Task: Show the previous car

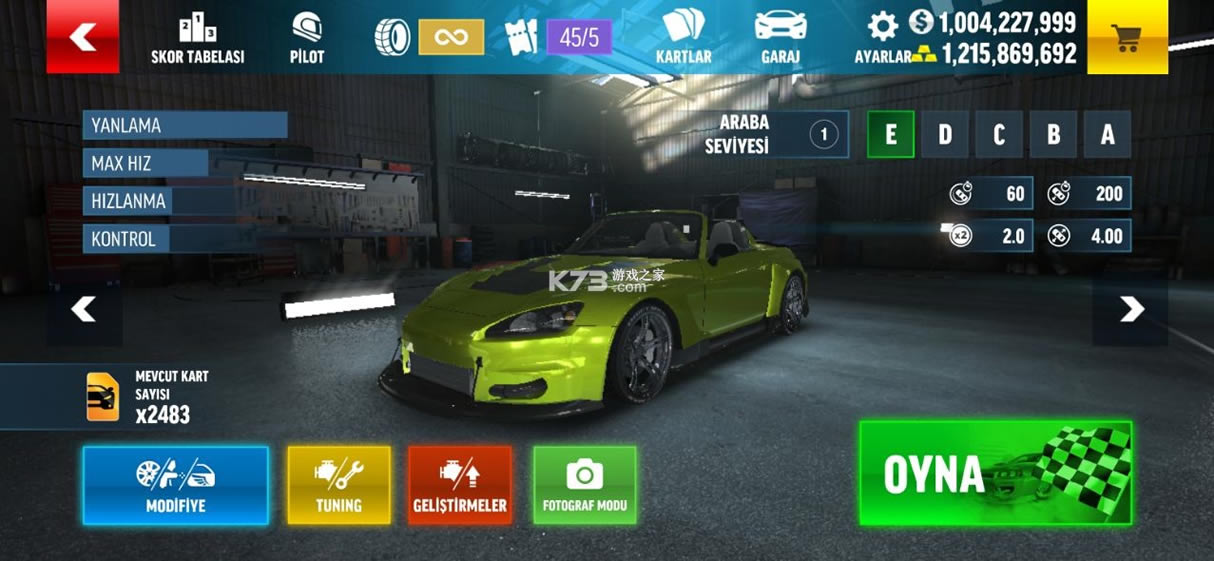Action: pos(84,310)
